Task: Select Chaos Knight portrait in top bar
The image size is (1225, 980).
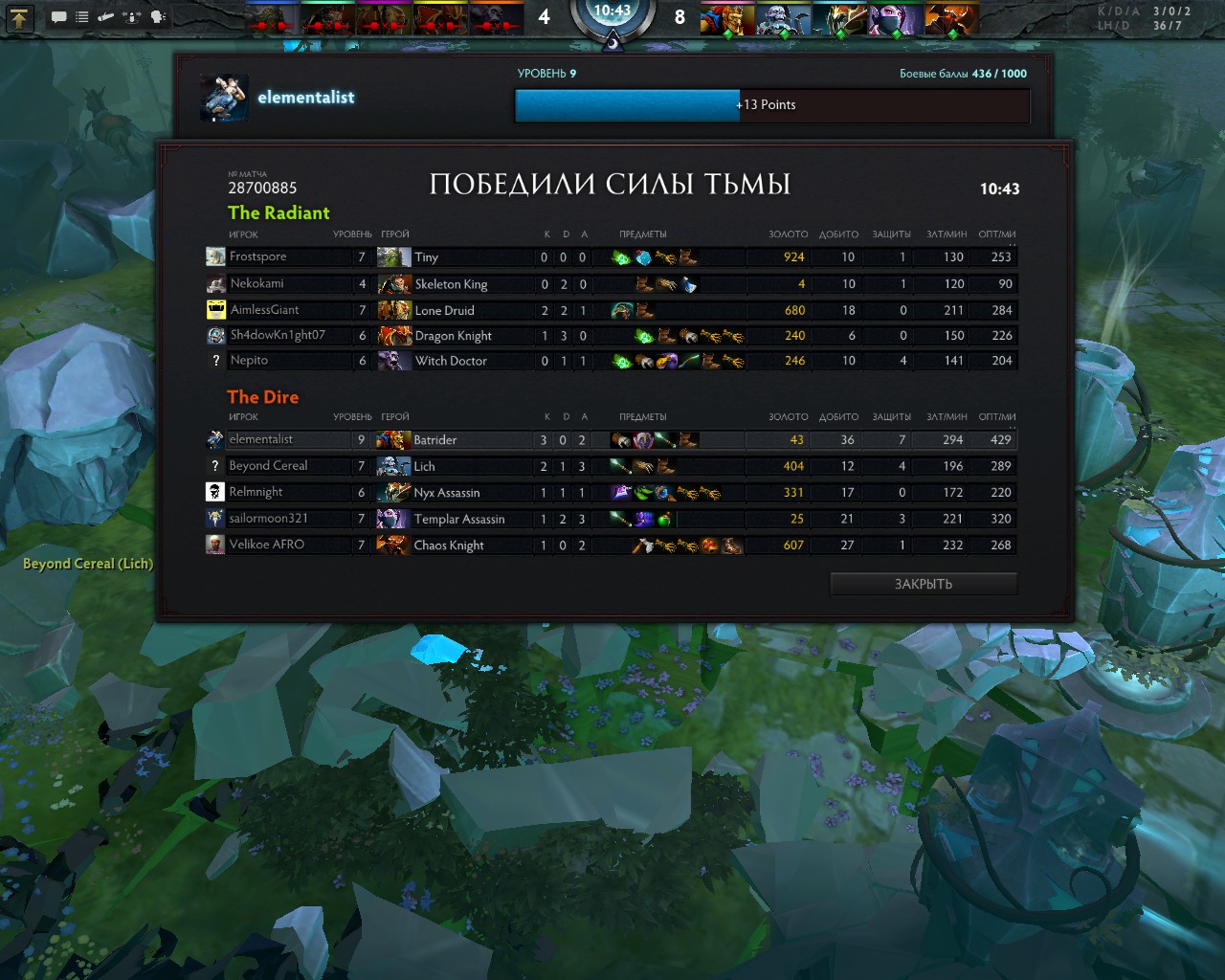Action: [950, 19]
